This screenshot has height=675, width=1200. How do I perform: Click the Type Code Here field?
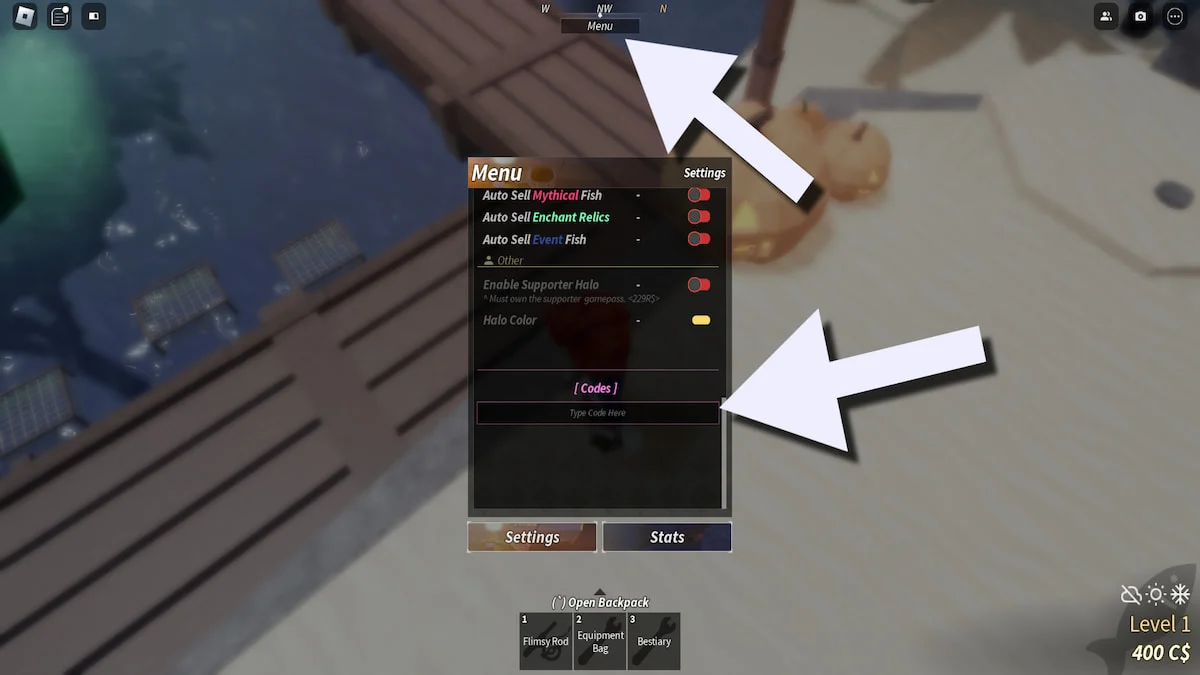tap(598, 413)
